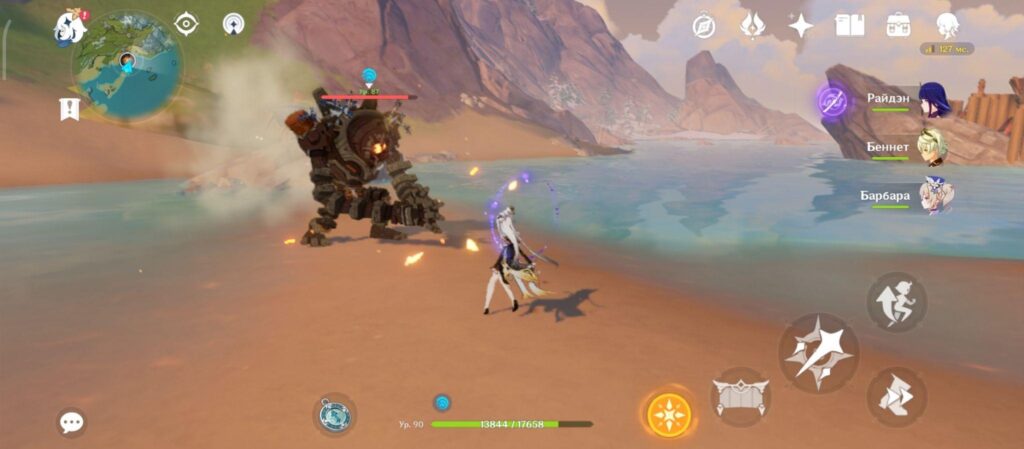Tap the upward arrow signal icon

tap(233, 24)
